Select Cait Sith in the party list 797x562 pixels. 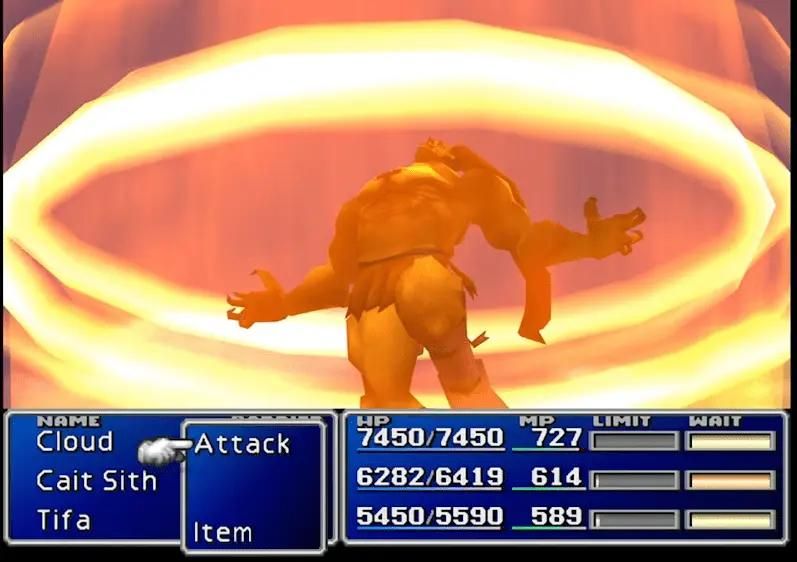(x=96, y=480)
